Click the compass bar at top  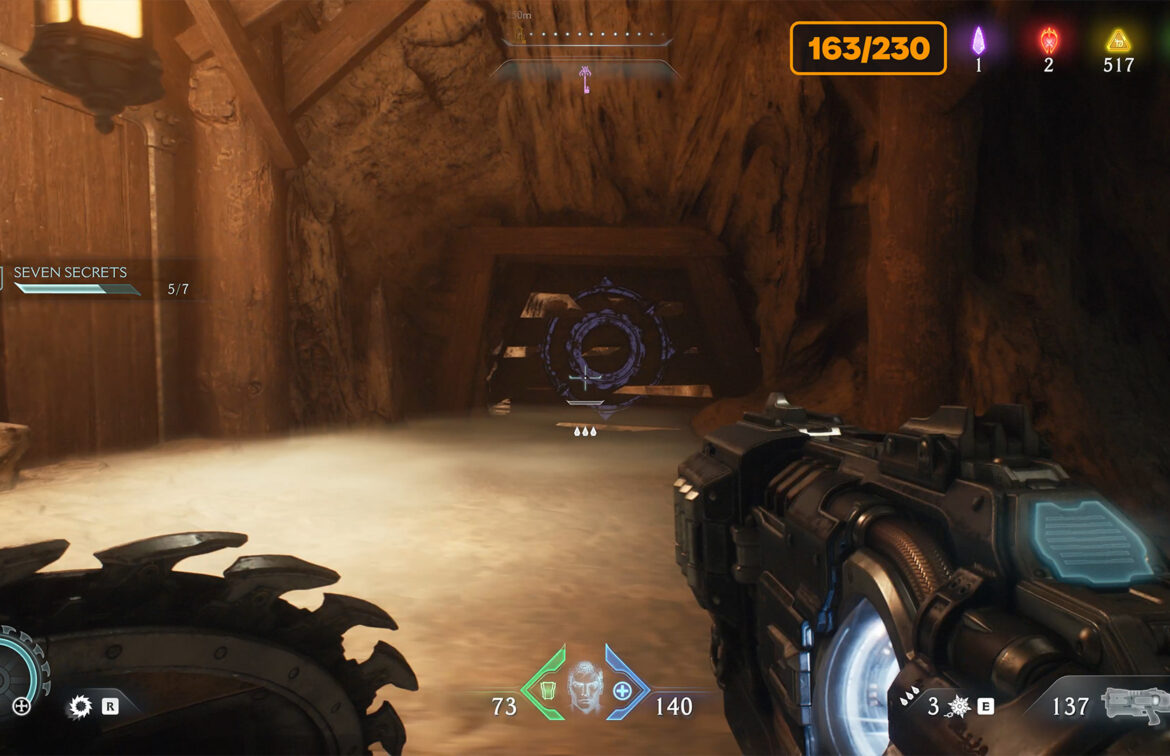585,40
